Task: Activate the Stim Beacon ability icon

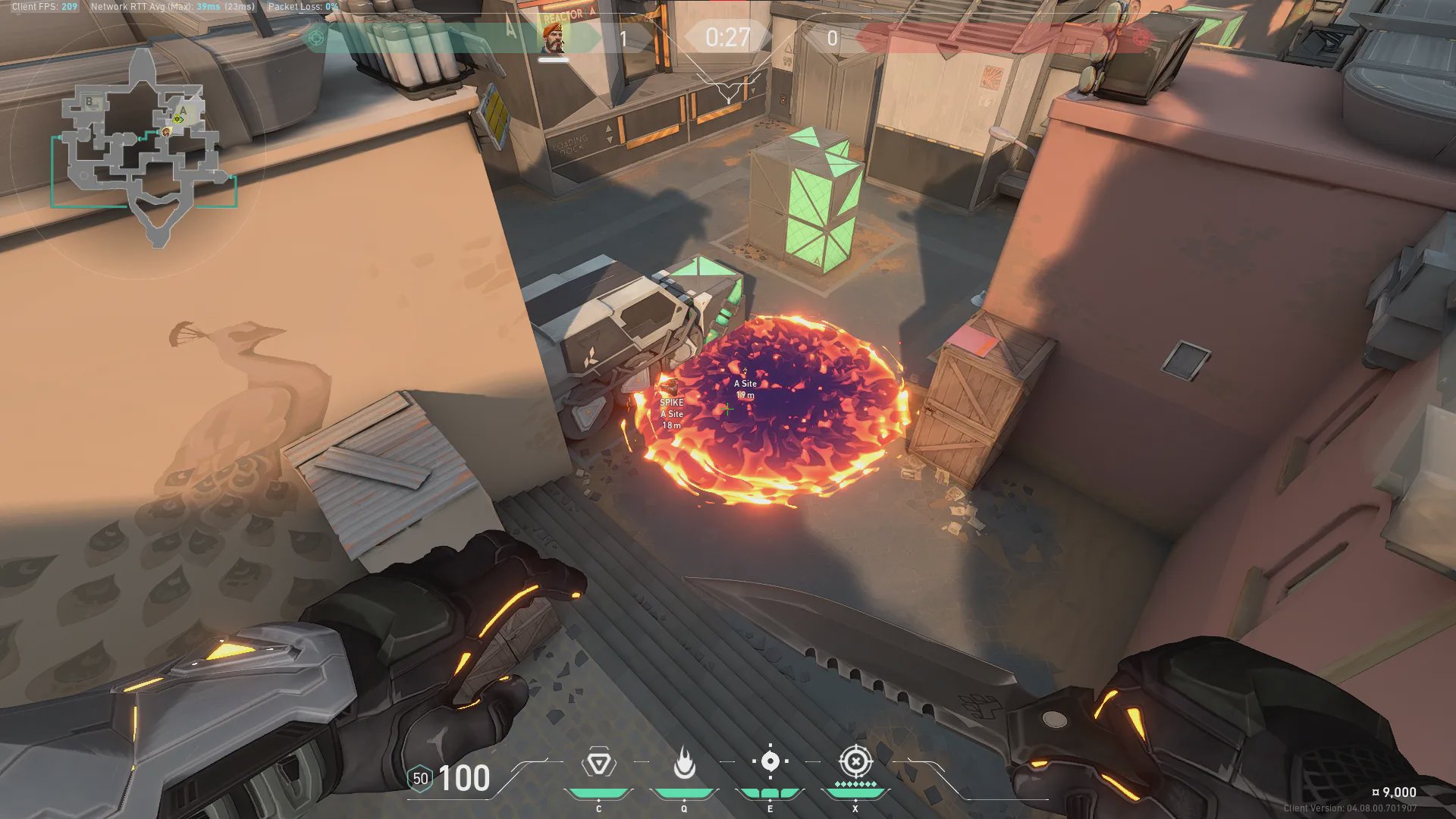Action: click(598, 763)
